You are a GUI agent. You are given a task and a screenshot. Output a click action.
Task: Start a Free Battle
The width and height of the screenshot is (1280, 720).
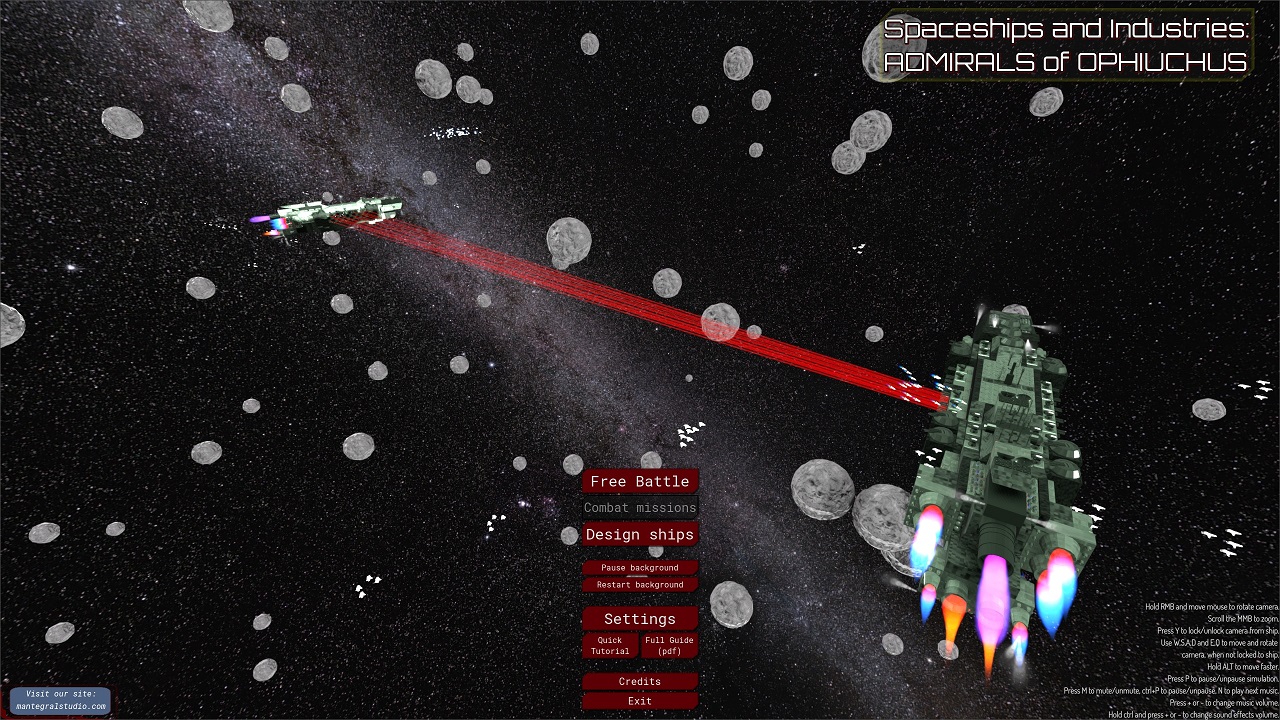click(640, 481)
